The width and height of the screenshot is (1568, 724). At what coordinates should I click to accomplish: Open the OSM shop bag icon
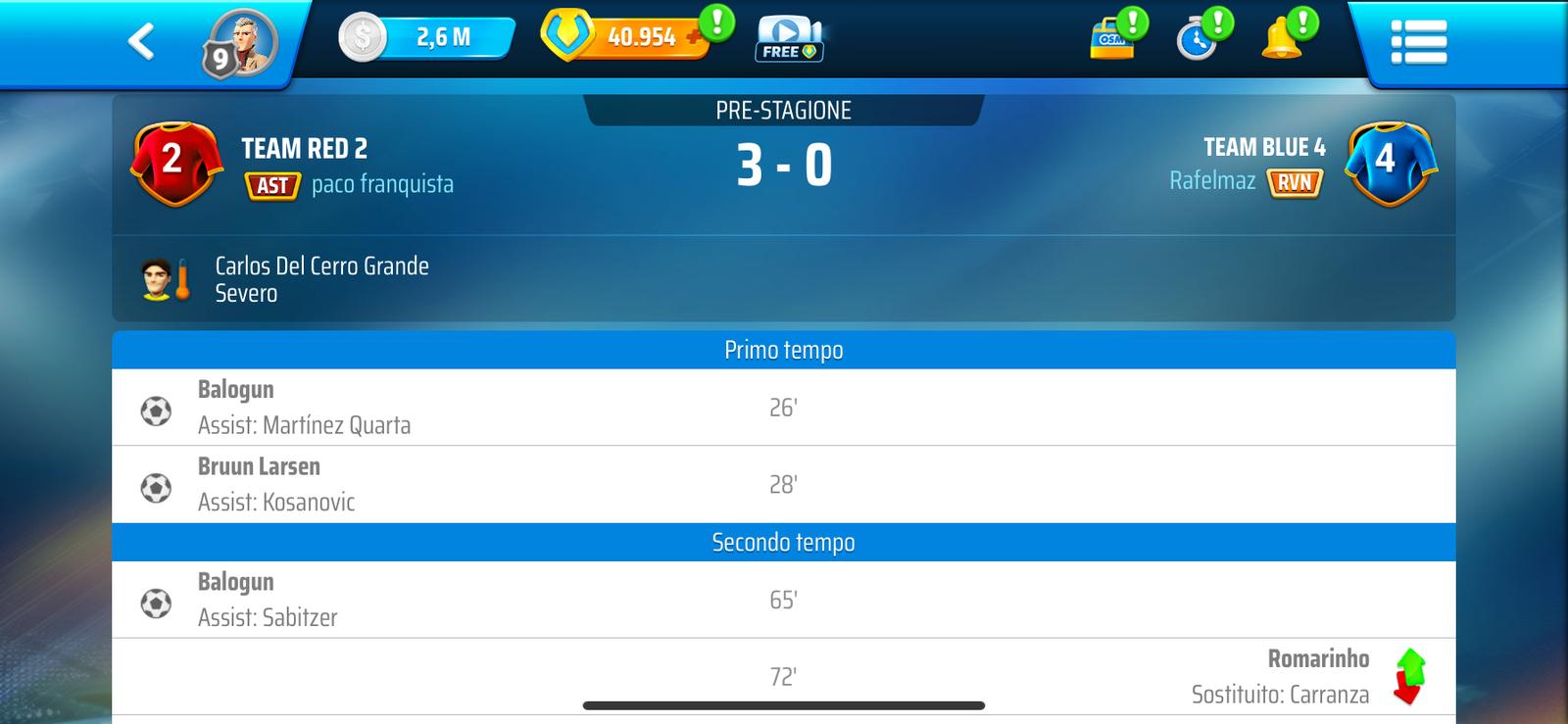click(x=1112, y=39)
